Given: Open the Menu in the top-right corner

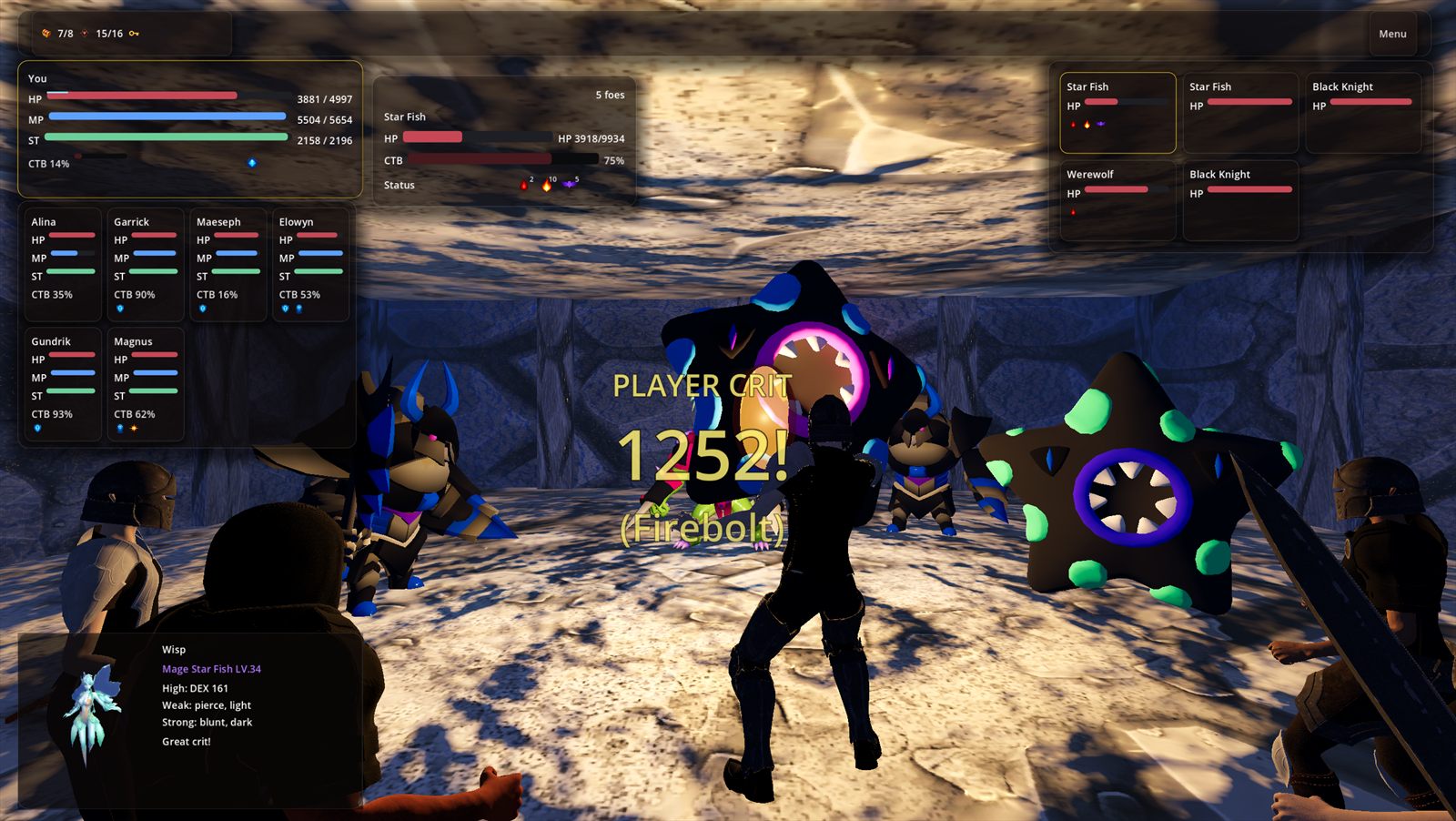Looking at the screenshot, I should pos(1394,33).
